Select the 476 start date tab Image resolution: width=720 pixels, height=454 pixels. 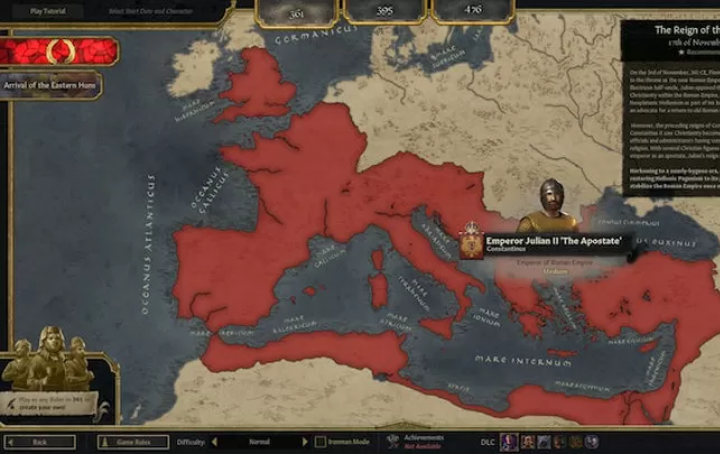(472, 11)
